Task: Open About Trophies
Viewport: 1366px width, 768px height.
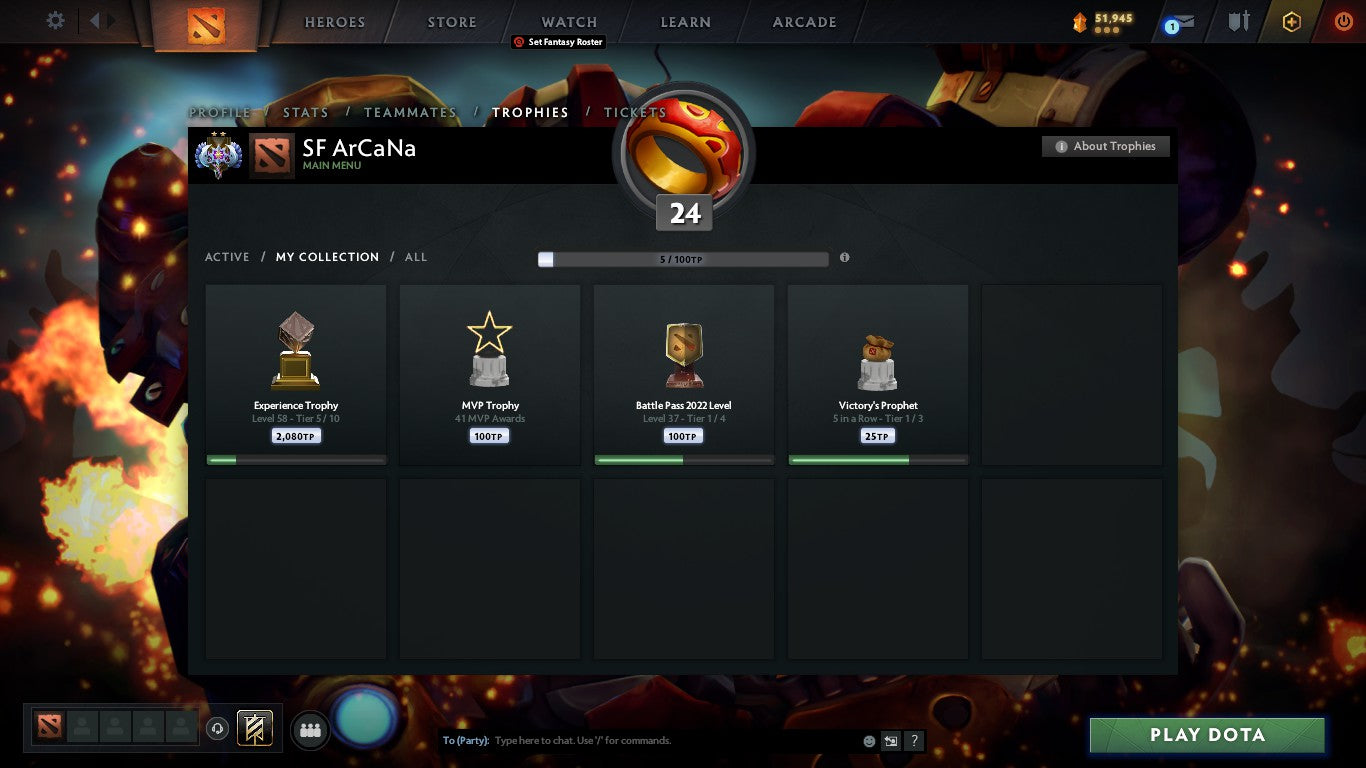Action: tap(1105, 146)
